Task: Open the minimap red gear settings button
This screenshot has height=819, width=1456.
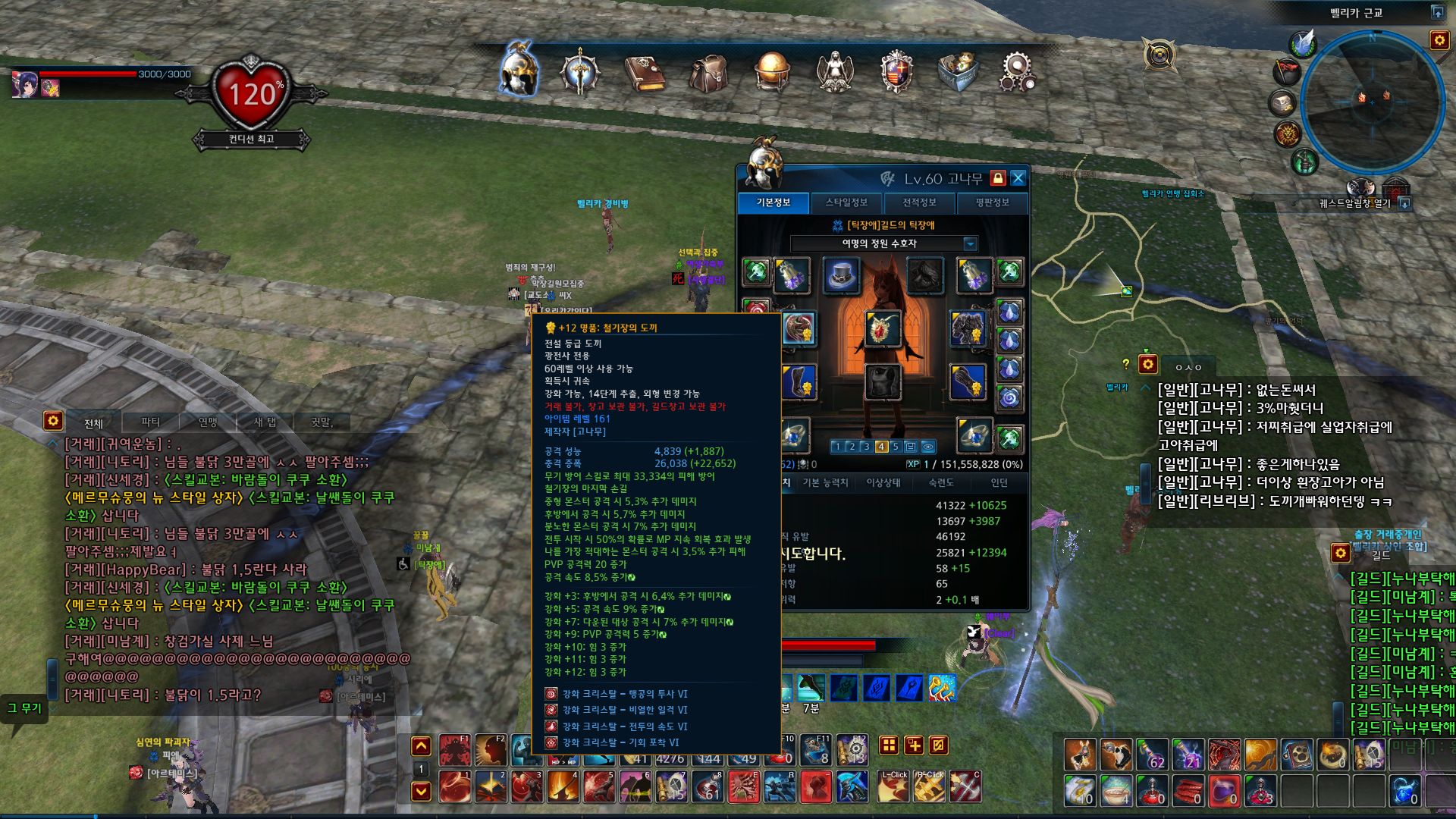Action: pos(1439,40)
